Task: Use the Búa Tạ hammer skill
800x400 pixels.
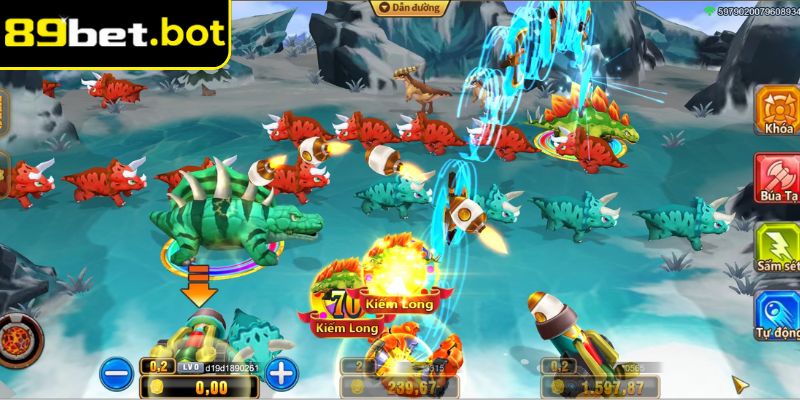Action: 777,178
